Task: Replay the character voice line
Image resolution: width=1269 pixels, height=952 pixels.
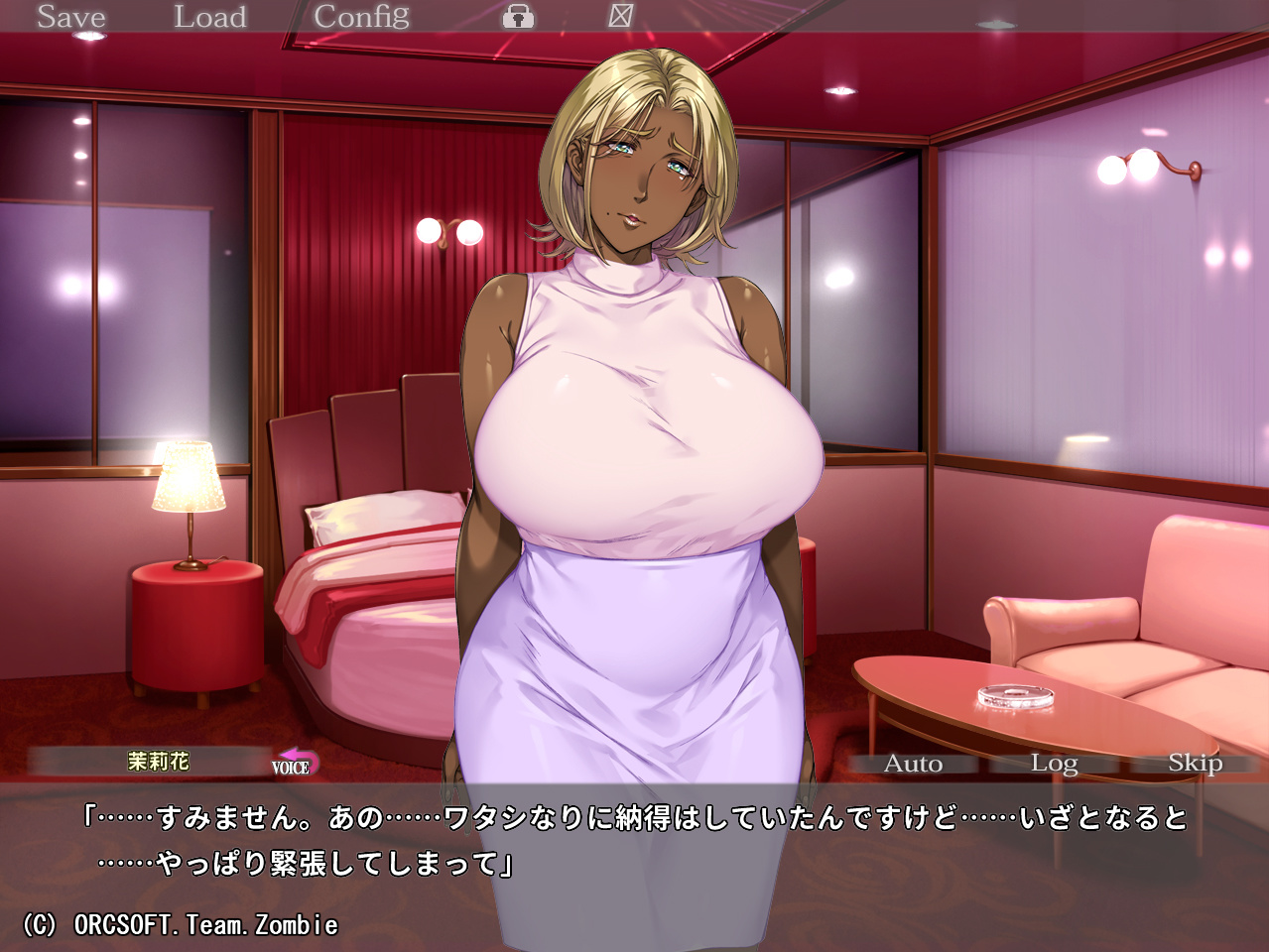Action: [295, 763]
